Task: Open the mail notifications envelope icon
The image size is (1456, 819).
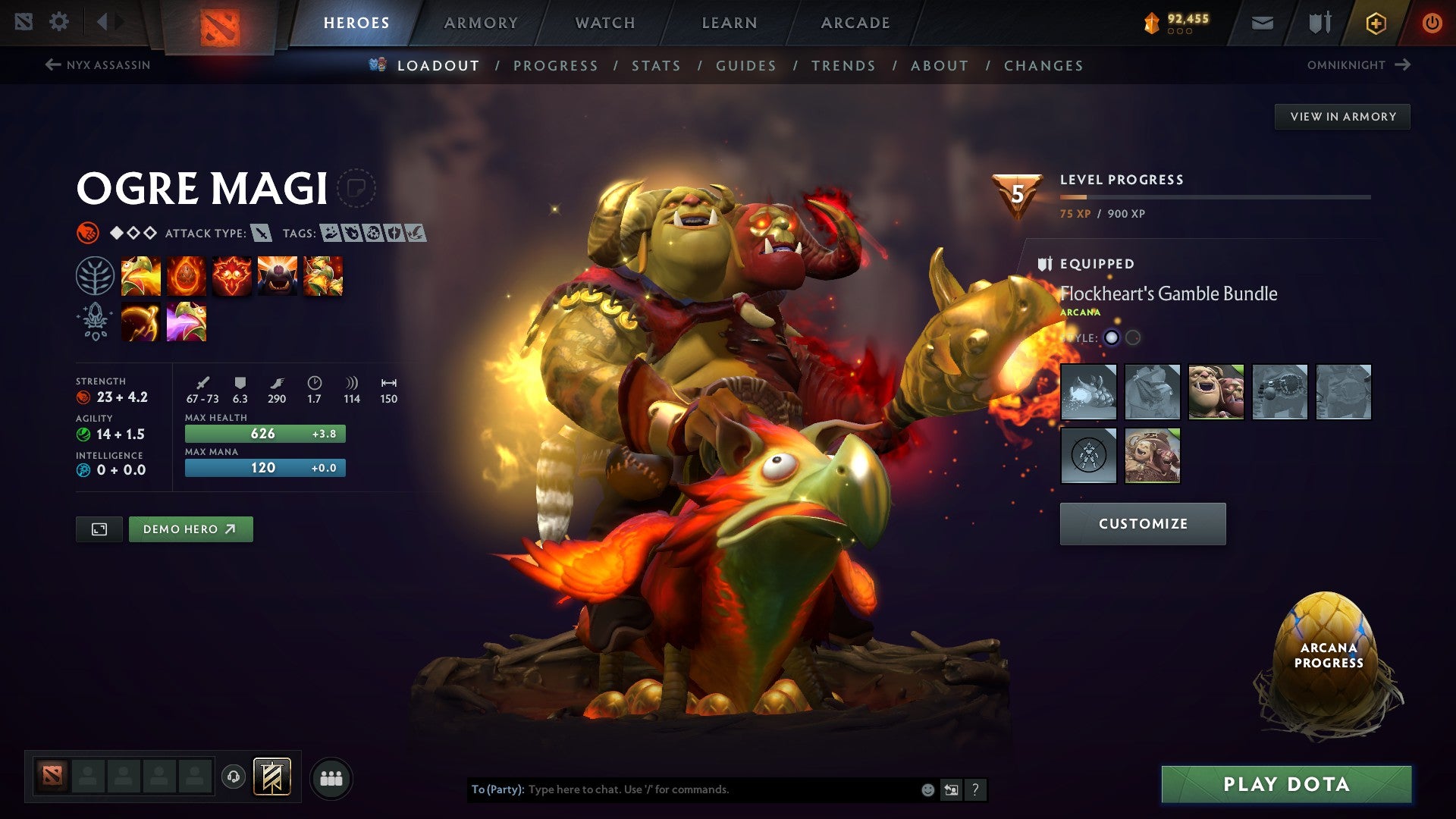Action: click(x=1262, y=22)
